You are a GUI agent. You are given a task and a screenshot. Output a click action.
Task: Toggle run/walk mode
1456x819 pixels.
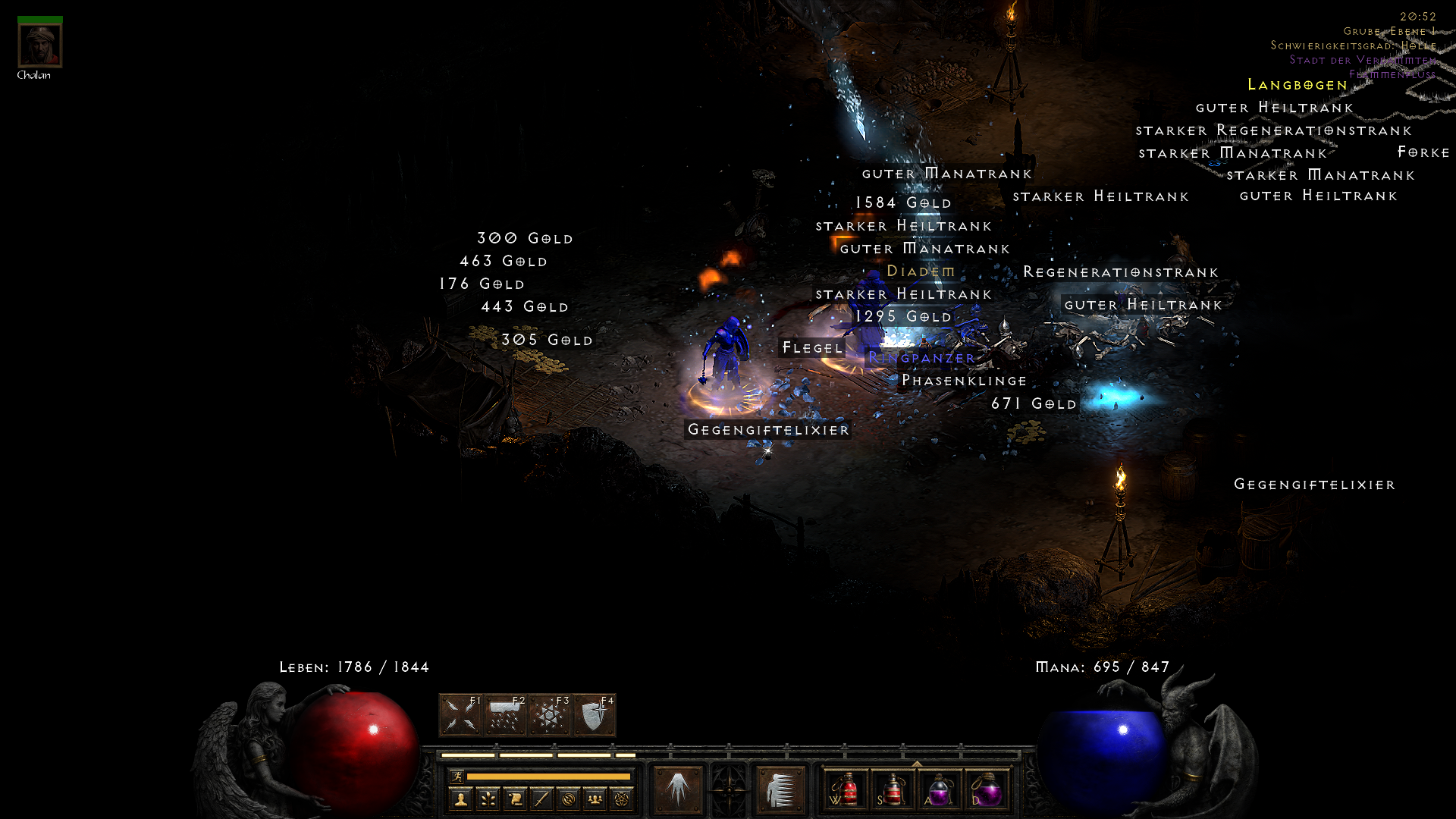[457, 776]
